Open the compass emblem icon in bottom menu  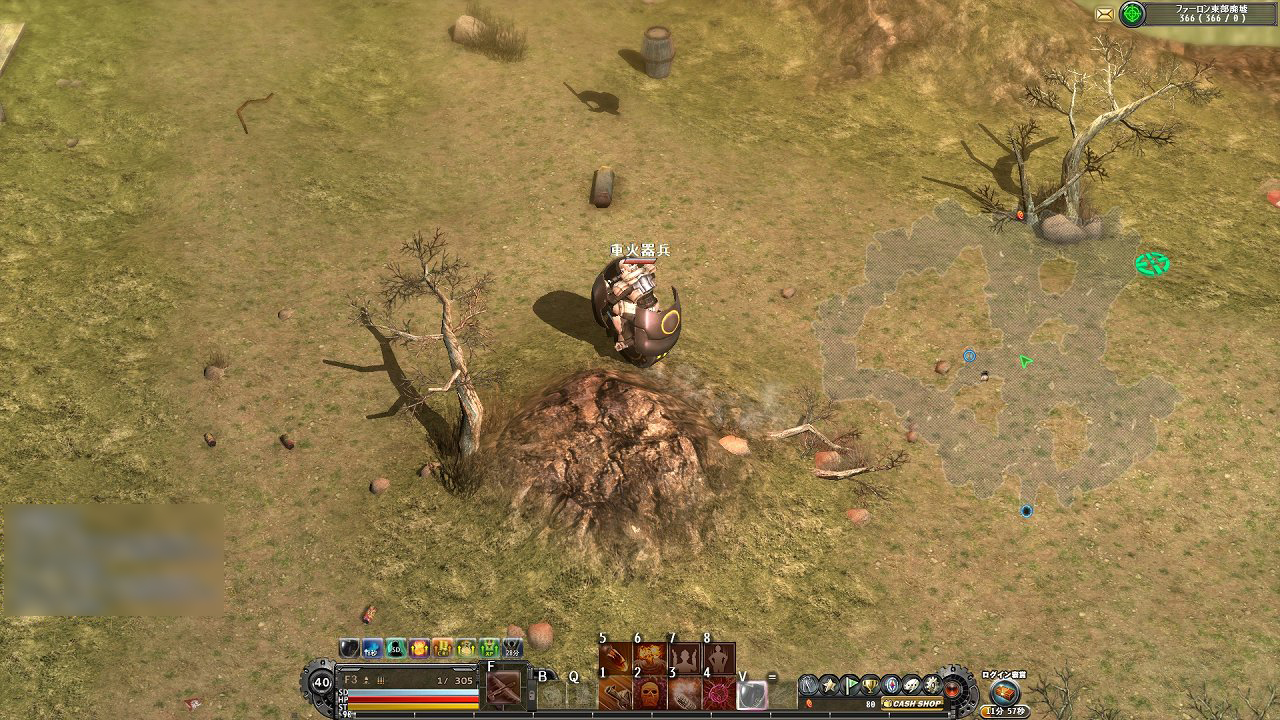pyautogui.click(x=889, y=686)
